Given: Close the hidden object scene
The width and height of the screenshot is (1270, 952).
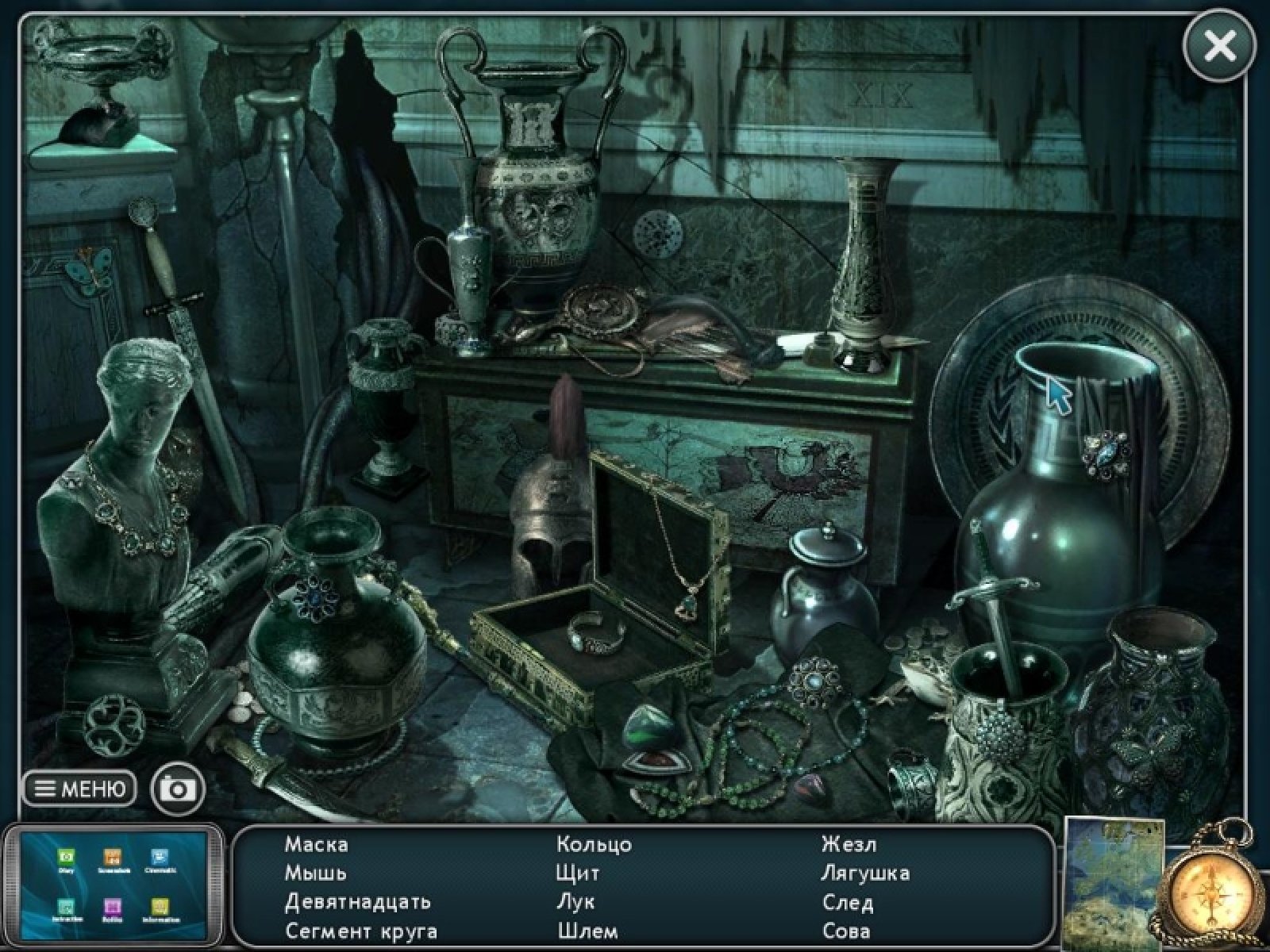Looking at the screenshot, I should pos(1219,46).
